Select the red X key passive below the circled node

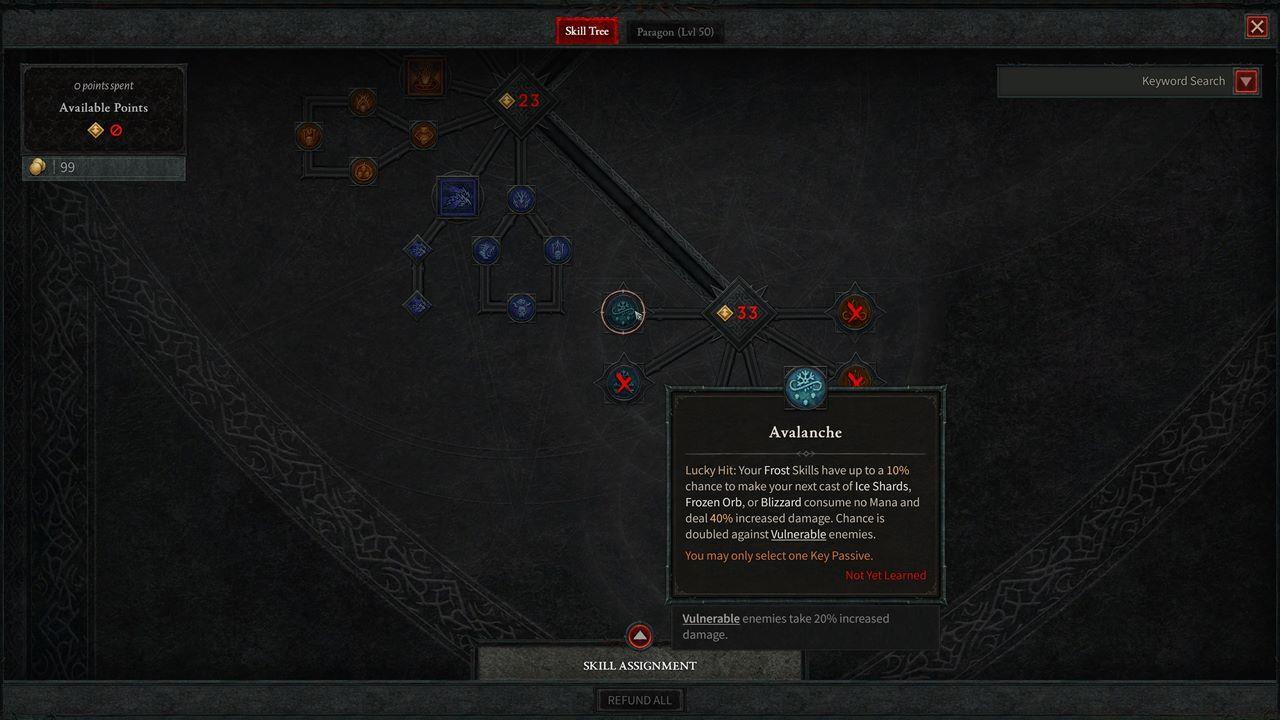click(622, 380)
